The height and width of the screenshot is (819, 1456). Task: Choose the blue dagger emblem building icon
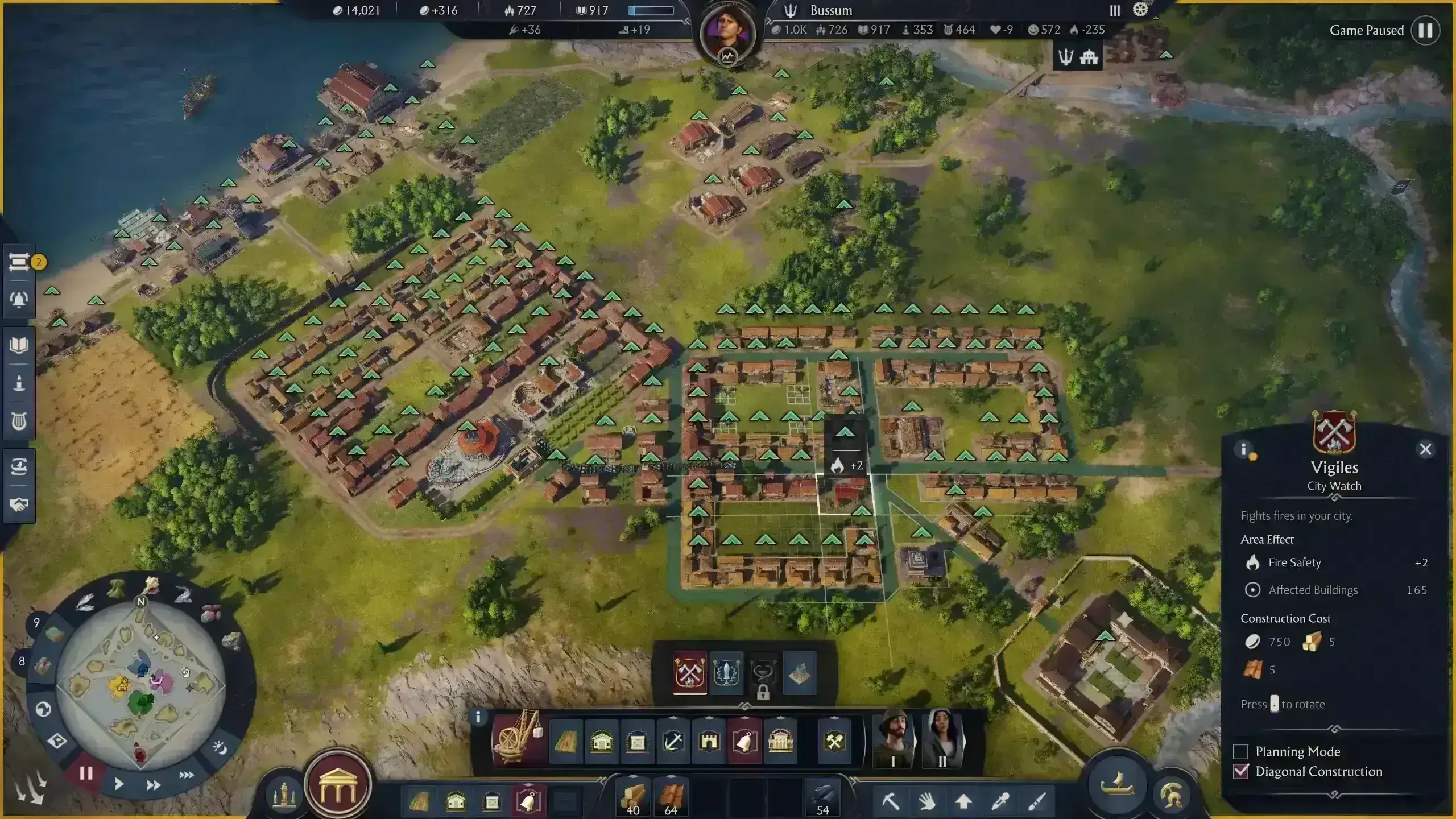pyautogui.click(x=727, y=673)
